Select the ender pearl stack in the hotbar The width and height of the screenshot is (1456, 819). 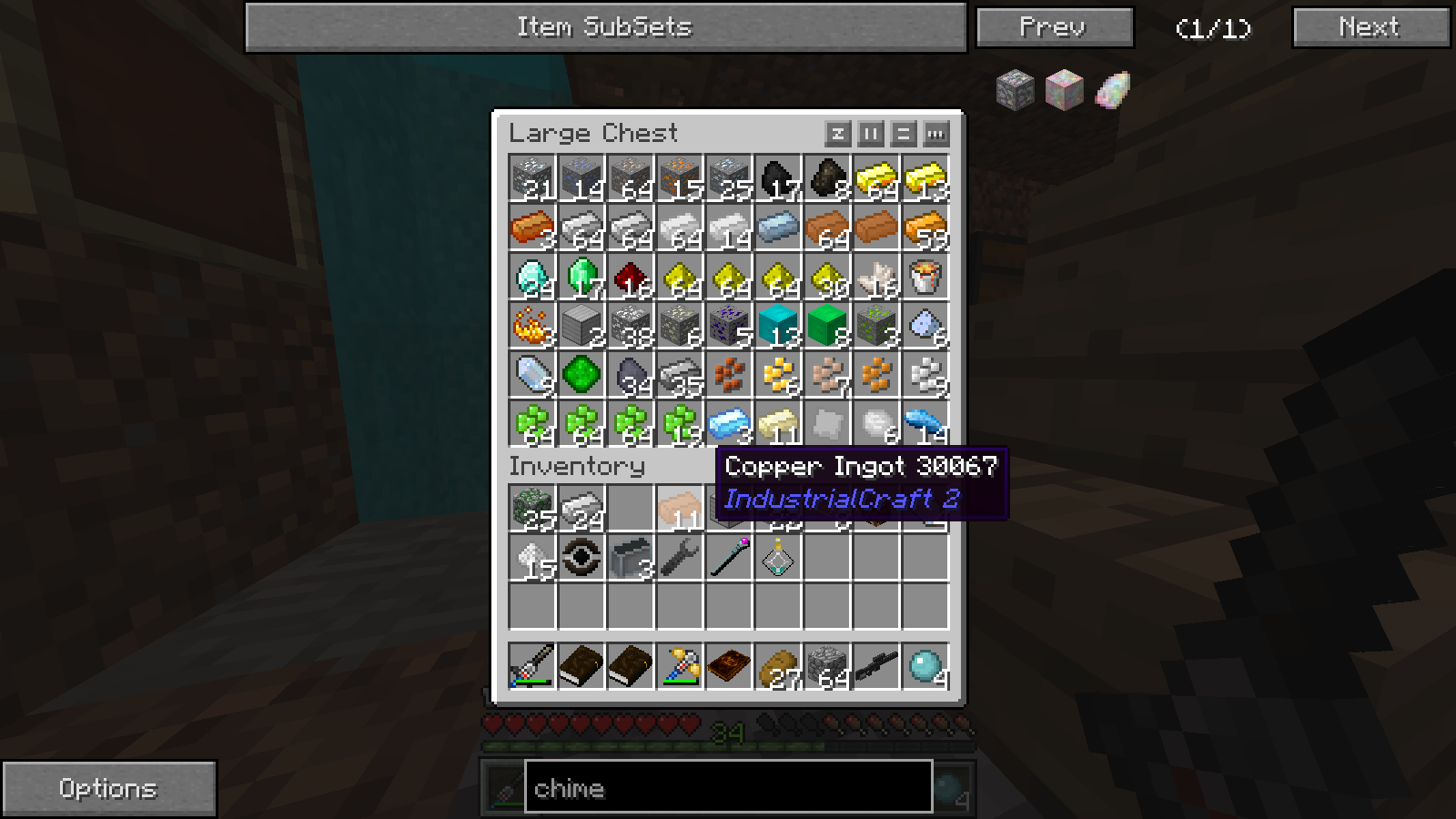[925, 667]
